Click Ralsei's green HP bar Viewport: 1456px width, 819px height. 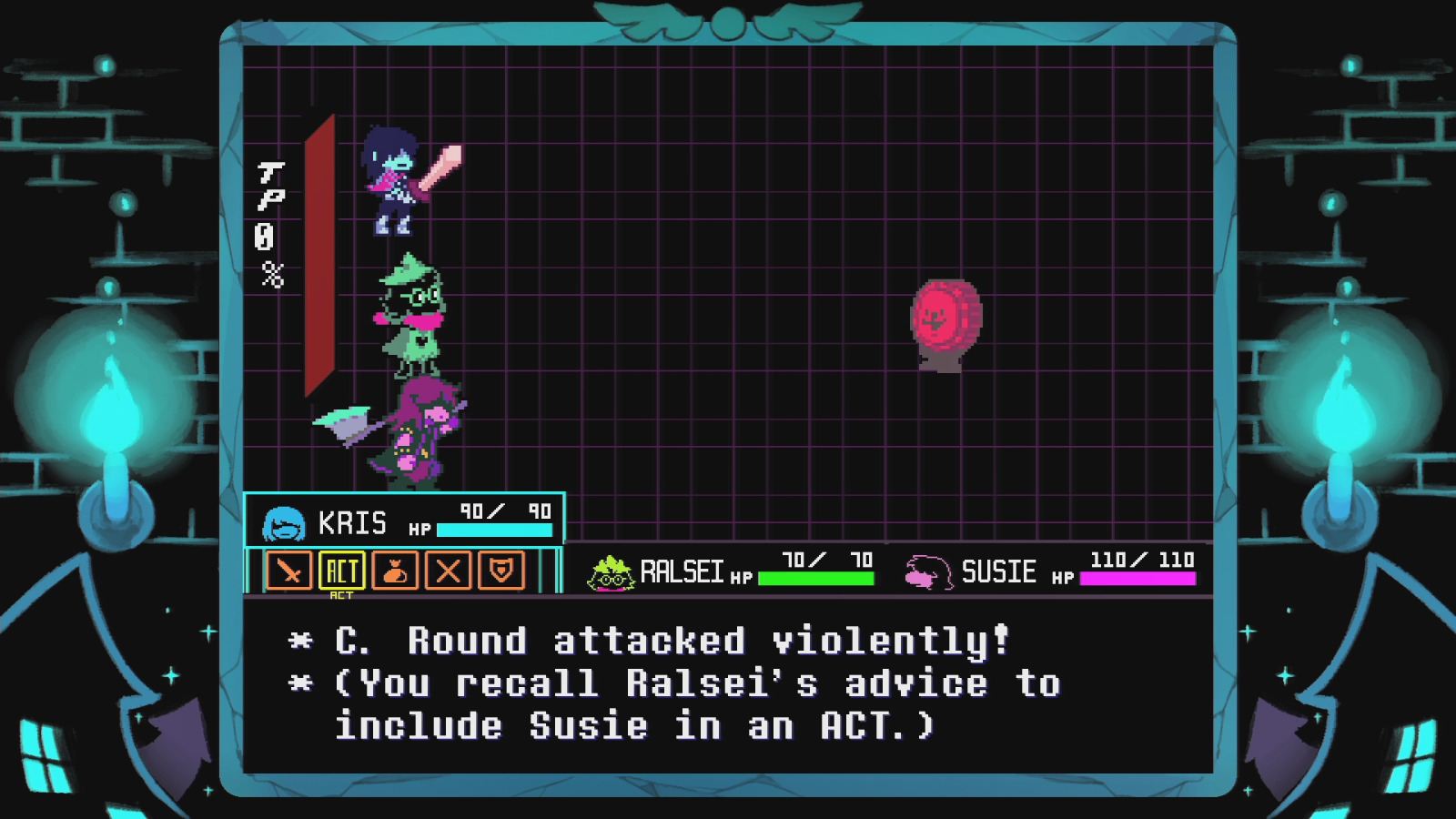(817, 579)
